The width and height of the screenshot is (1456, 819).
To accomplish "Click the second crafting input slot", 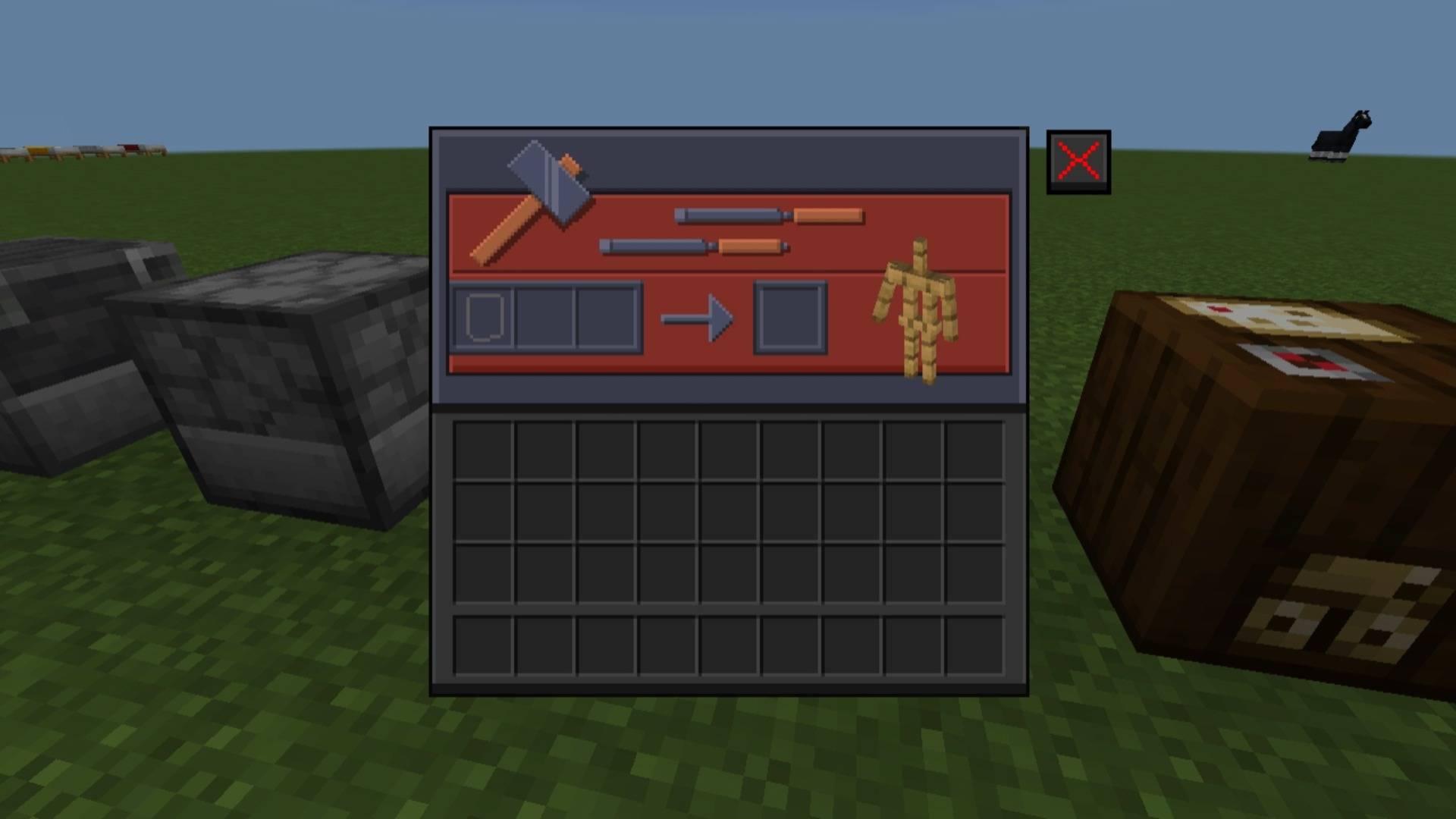I will coord(545,316).
